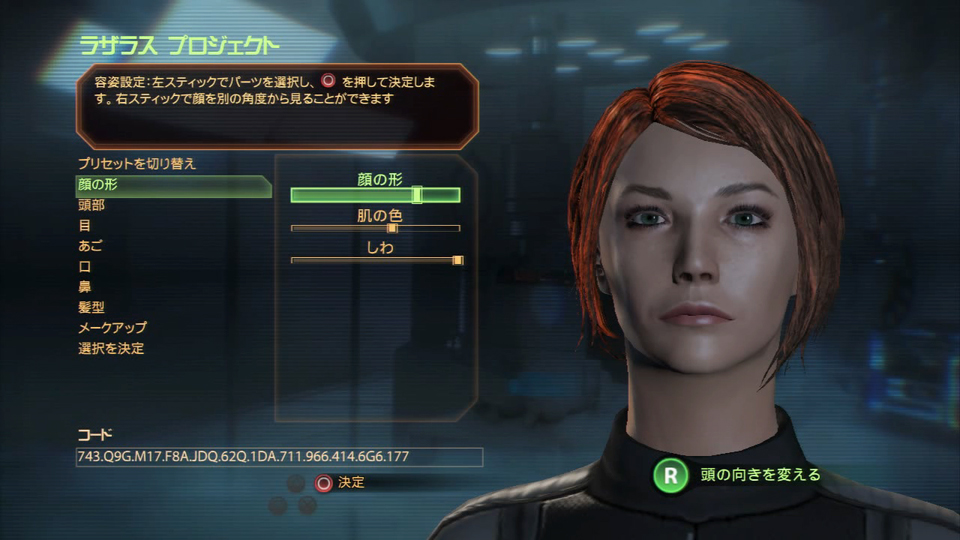
Task: Select the 鼻 (nose) category
Action: [85, 287]
